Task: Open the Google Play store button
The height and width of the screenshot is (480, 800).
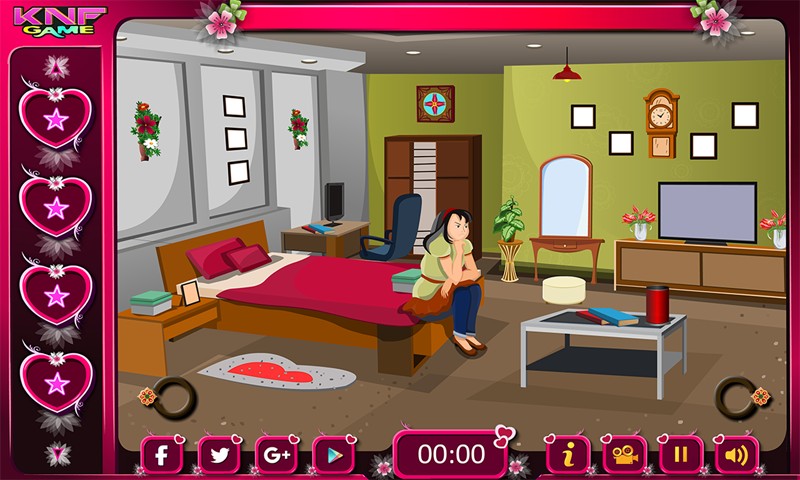Action: point(333,455)
